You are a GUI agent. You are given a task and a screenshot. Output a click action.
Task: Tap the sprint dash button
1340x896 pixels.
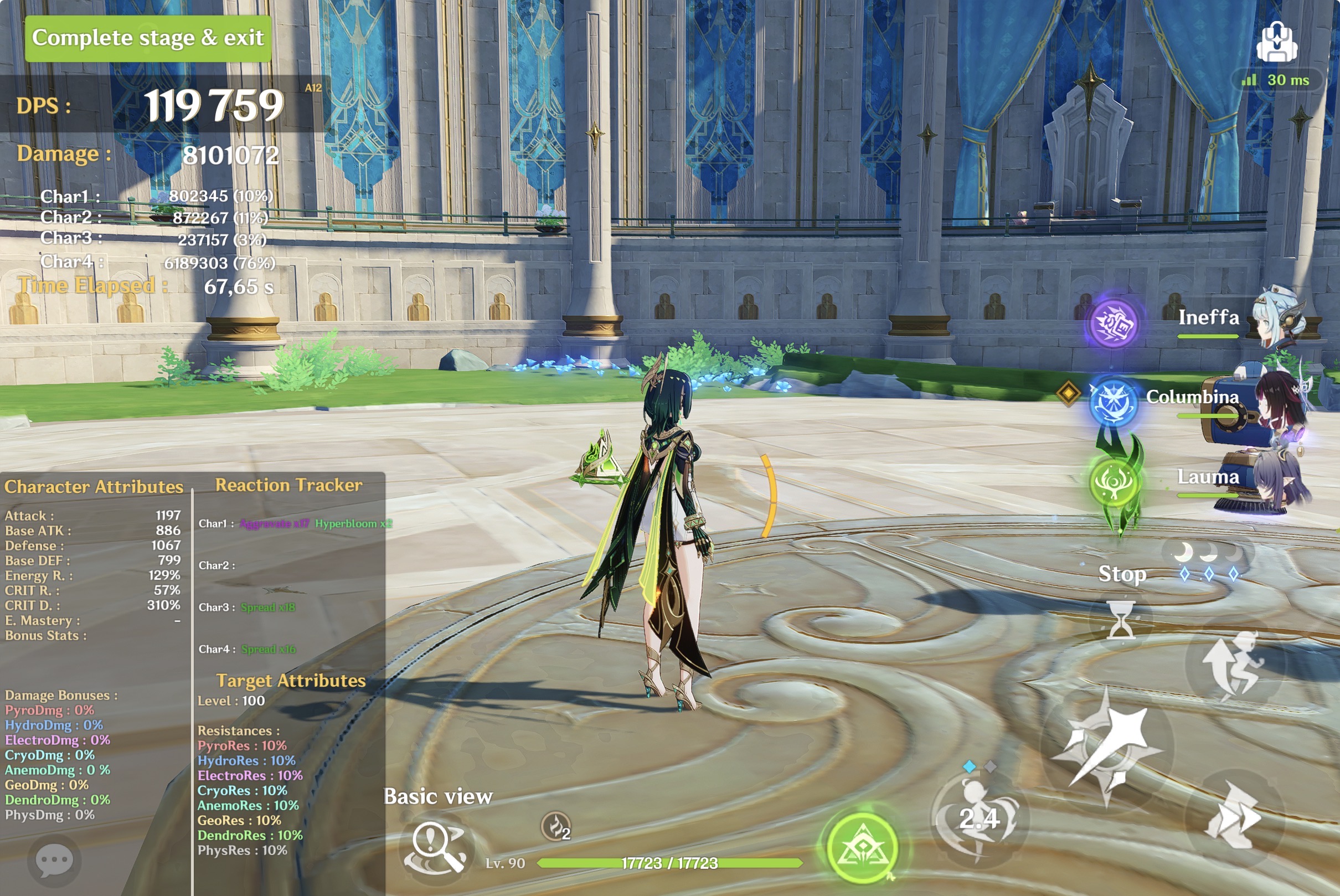click(x=1233, y=817)
